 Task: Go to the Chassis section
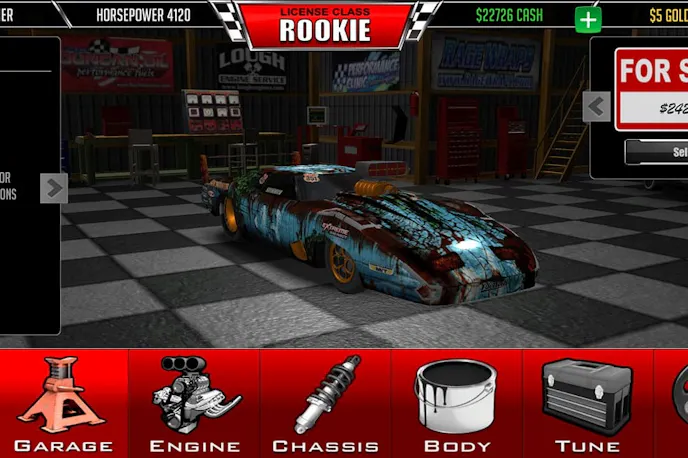pyautogui.click(x=325, y=403)
